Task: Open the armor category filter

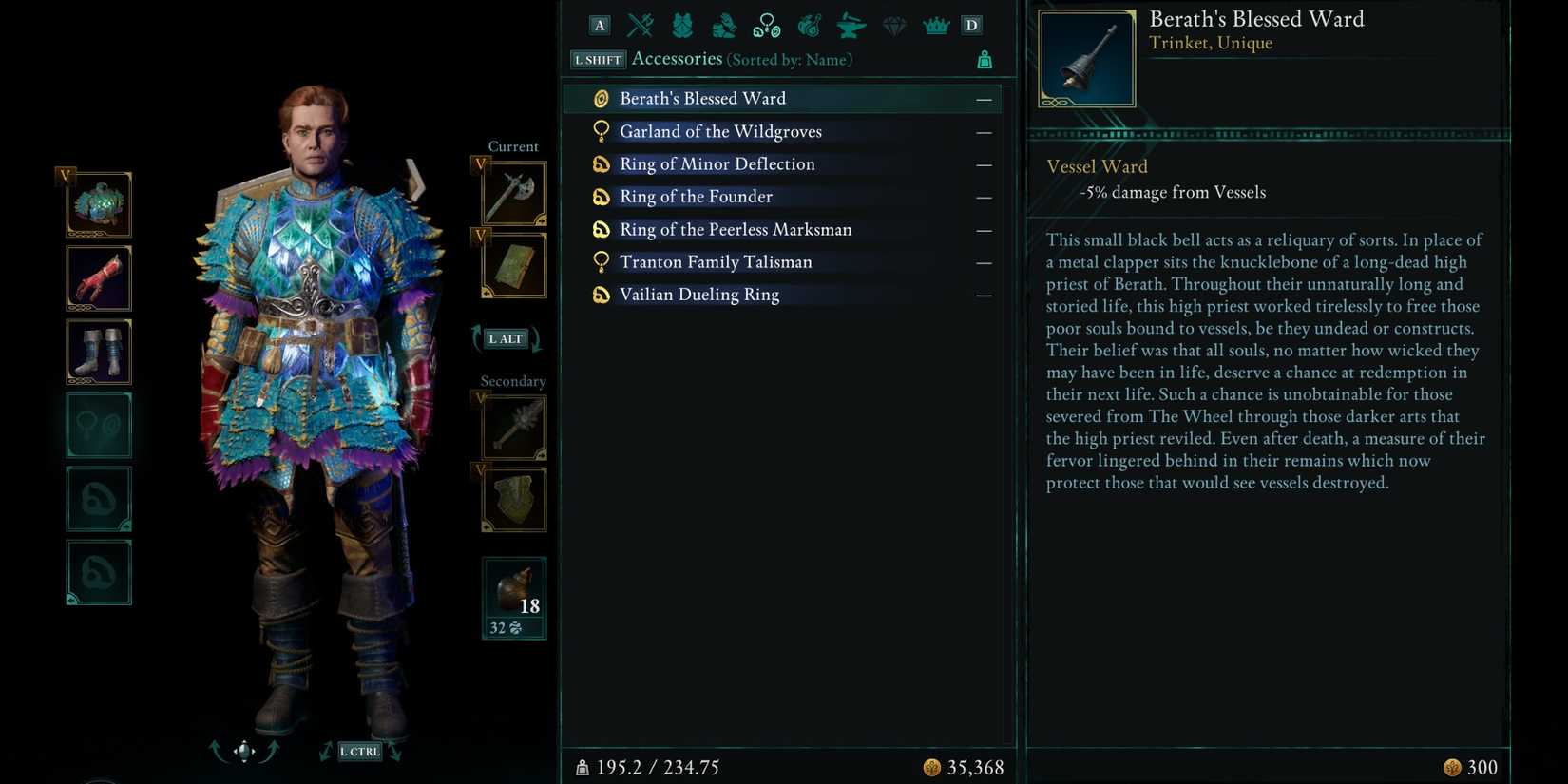Action: [x=681, y=25]
